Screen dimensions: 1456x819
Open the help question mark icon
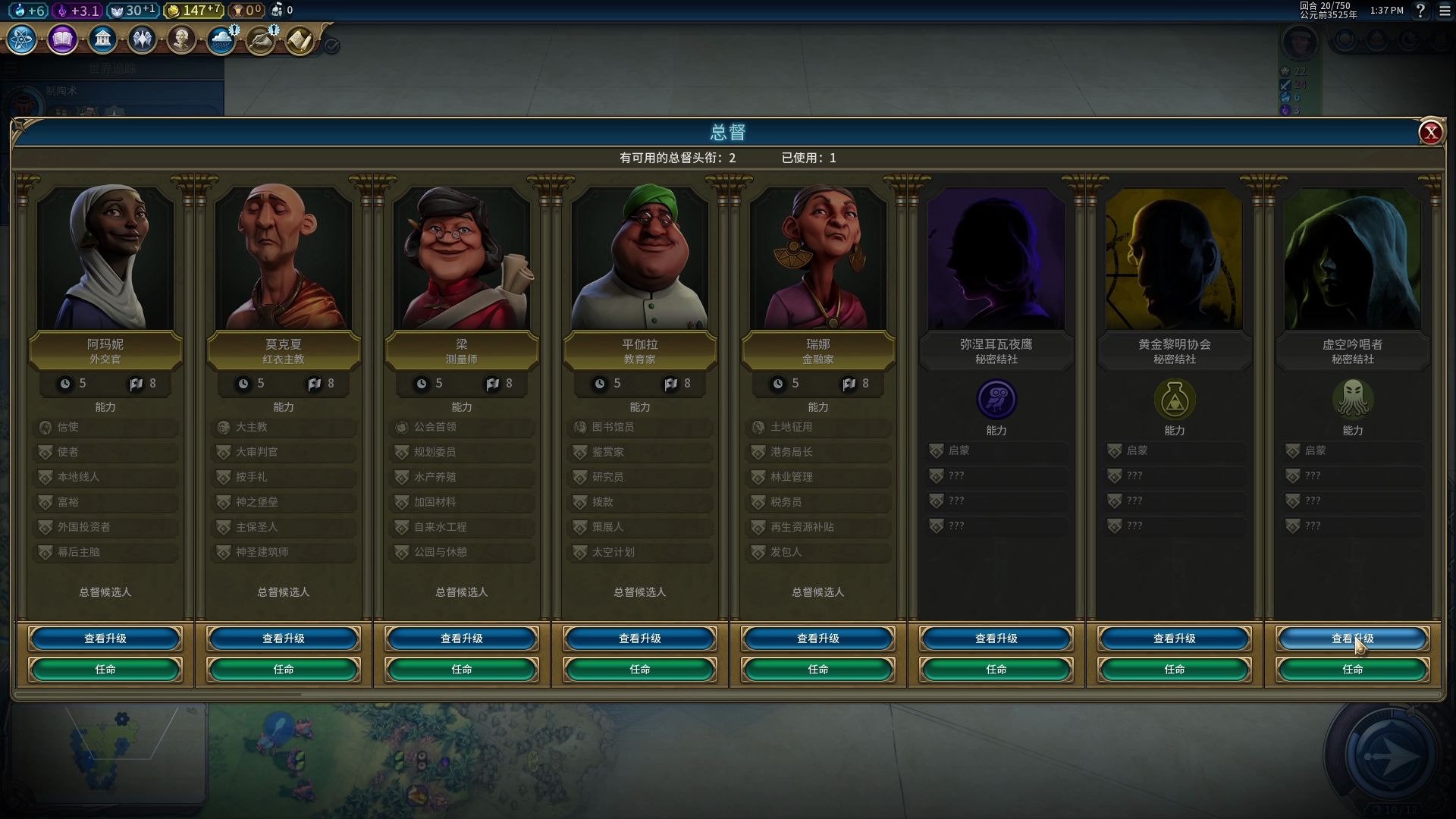coord(1420,11)
